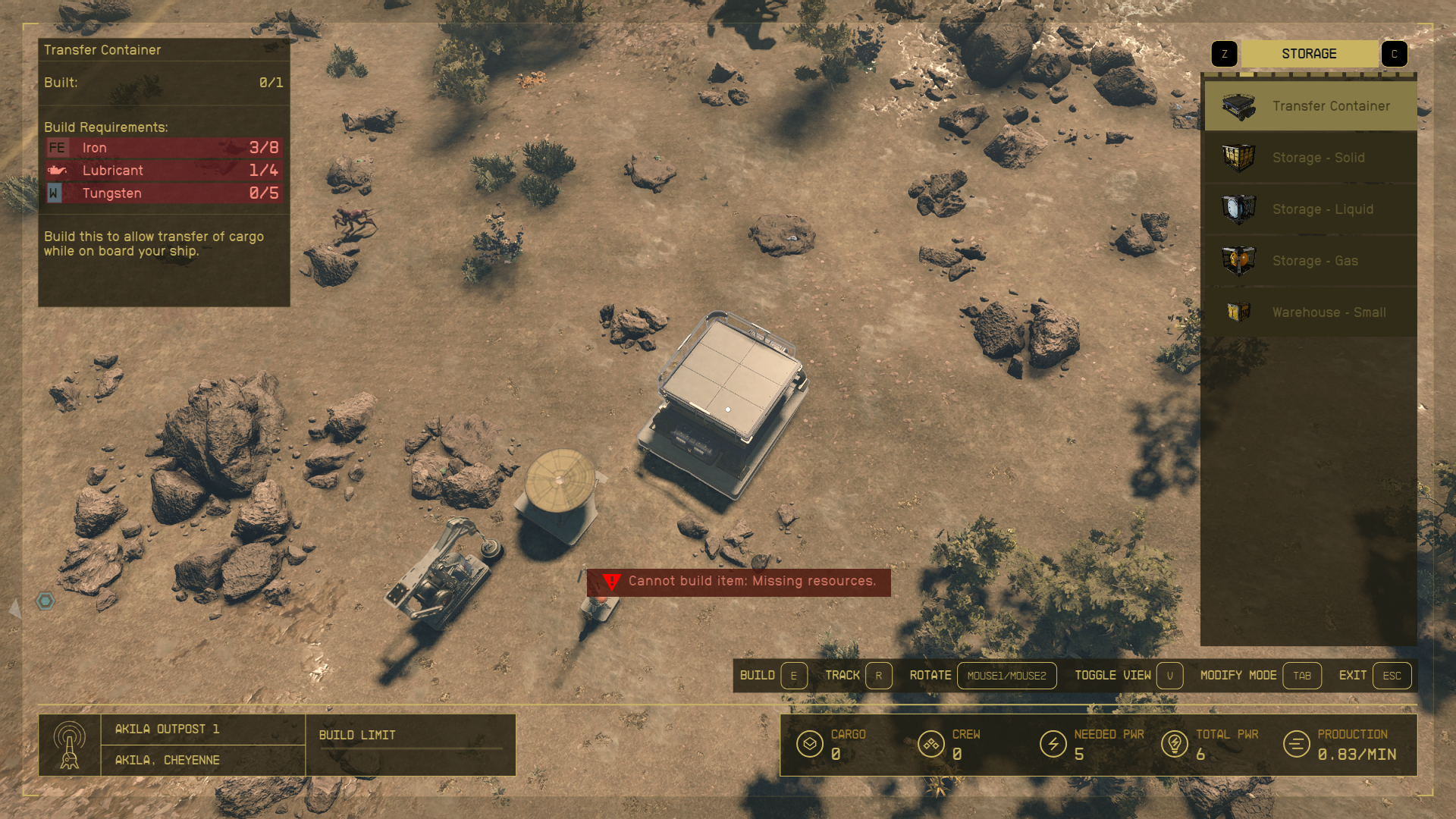Viewport: 1456px width, 819px height.
Task: Click the Warehouse - Small crate icon
Action: click(x=1238, y=312)
